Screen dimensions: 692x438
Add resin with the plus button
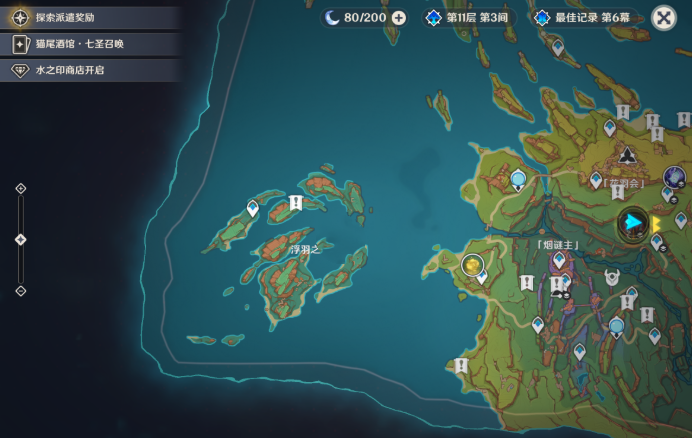coord(399,18)
